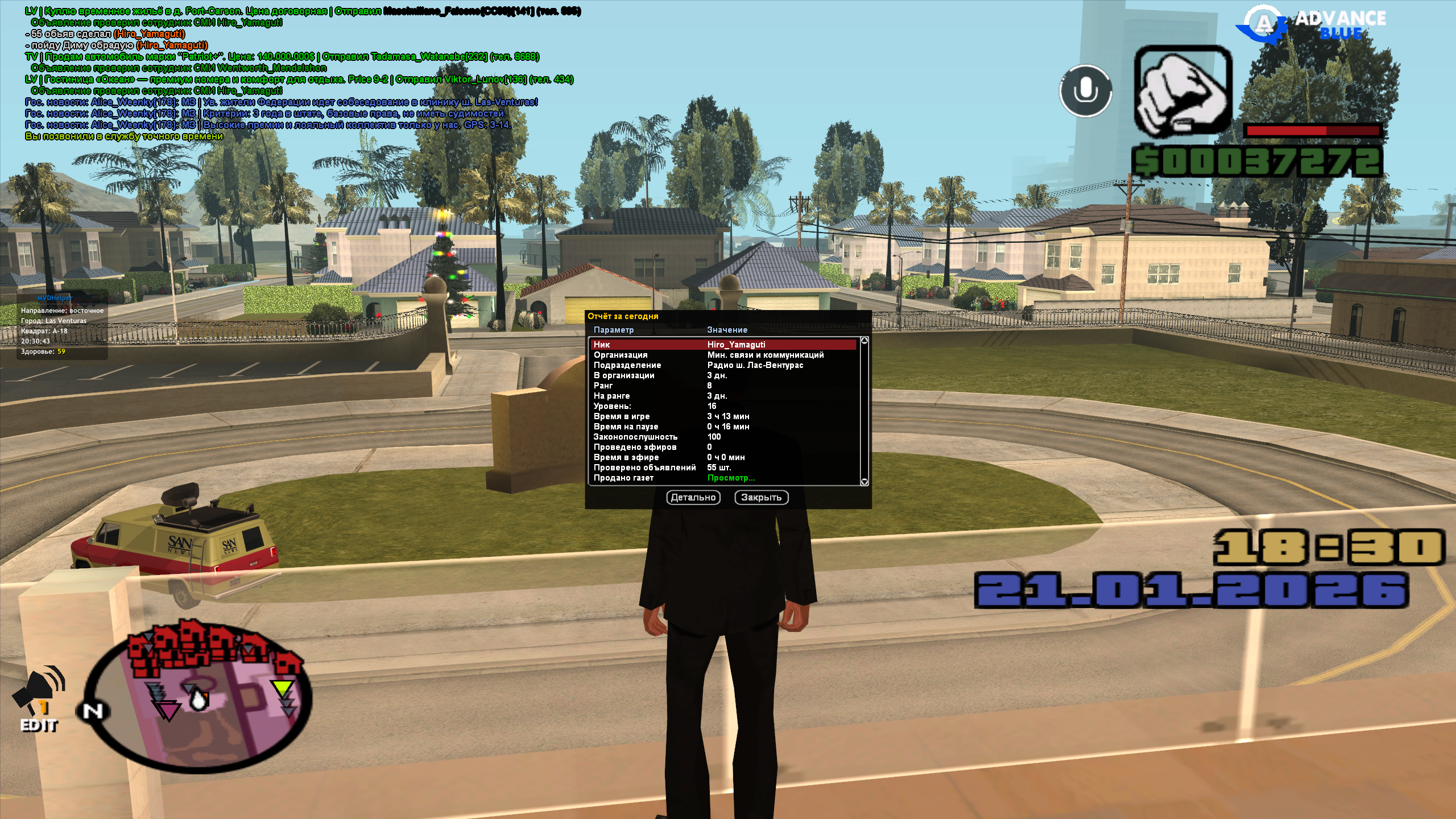Choose the Время в эфире row
Screen dimensions: 1456x819
pos(723,457)
